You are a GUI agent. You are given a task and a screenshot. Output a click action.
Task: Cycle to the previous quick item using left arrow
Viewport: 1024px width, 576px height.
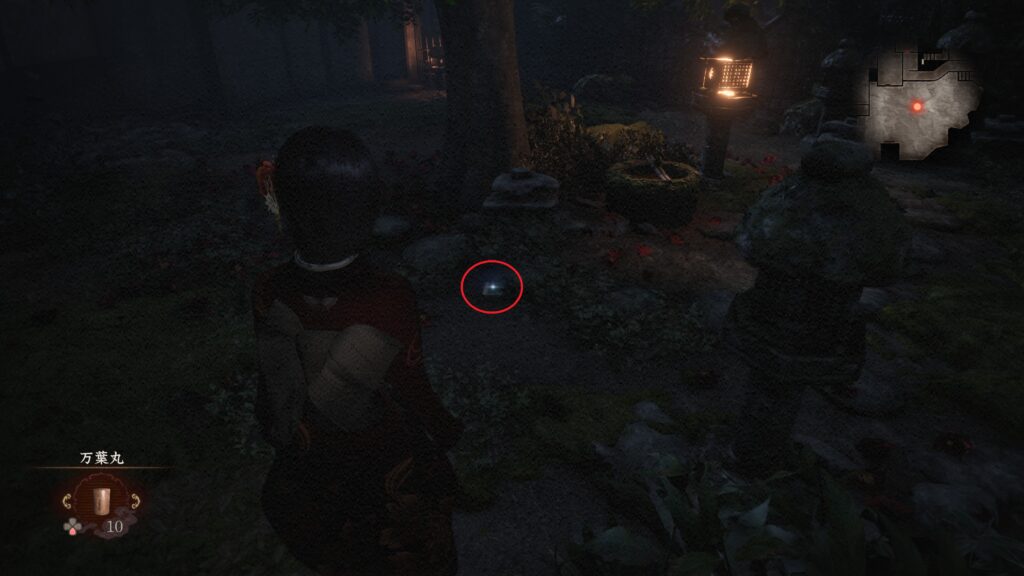pyautogui.click(x=66, y=501)
